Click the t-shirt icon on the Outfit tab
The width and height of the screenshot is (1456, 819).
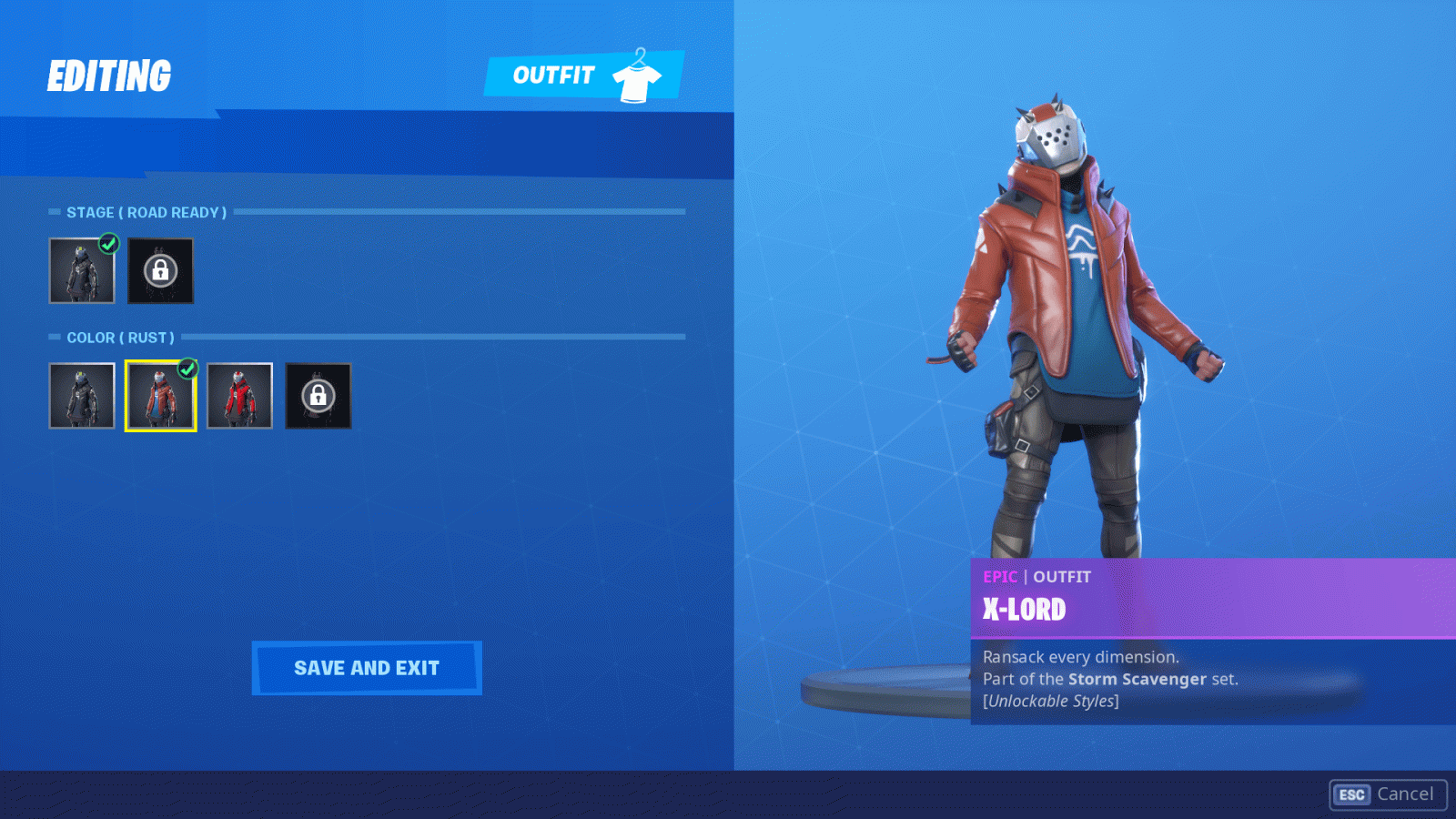coord(638,82)
